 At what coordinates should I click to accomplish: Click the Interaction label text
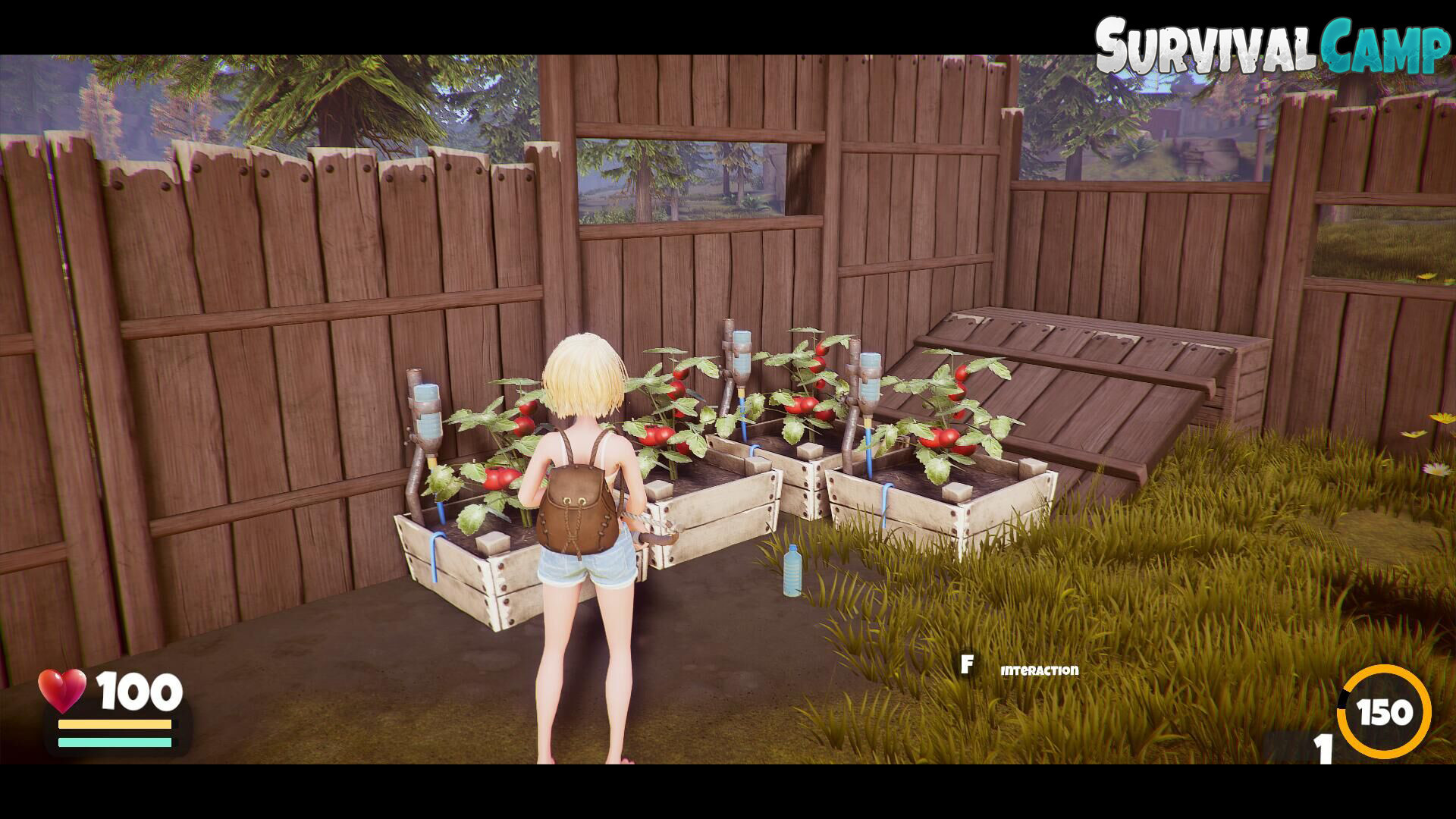pyautogui.click(x=1039, y=670)
